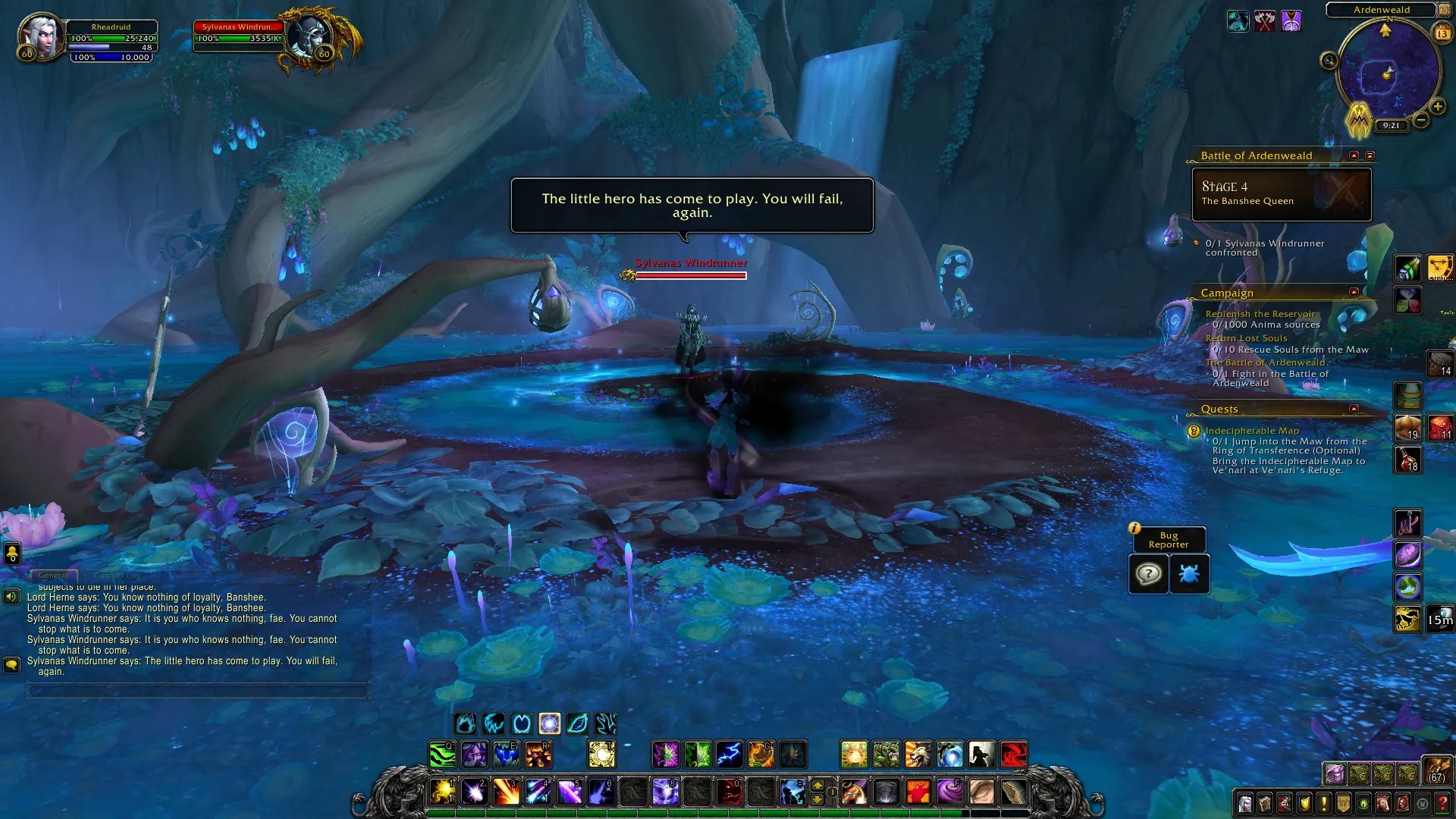
Task: Open the calendar button showing 13
Action: coord(1442,33)
